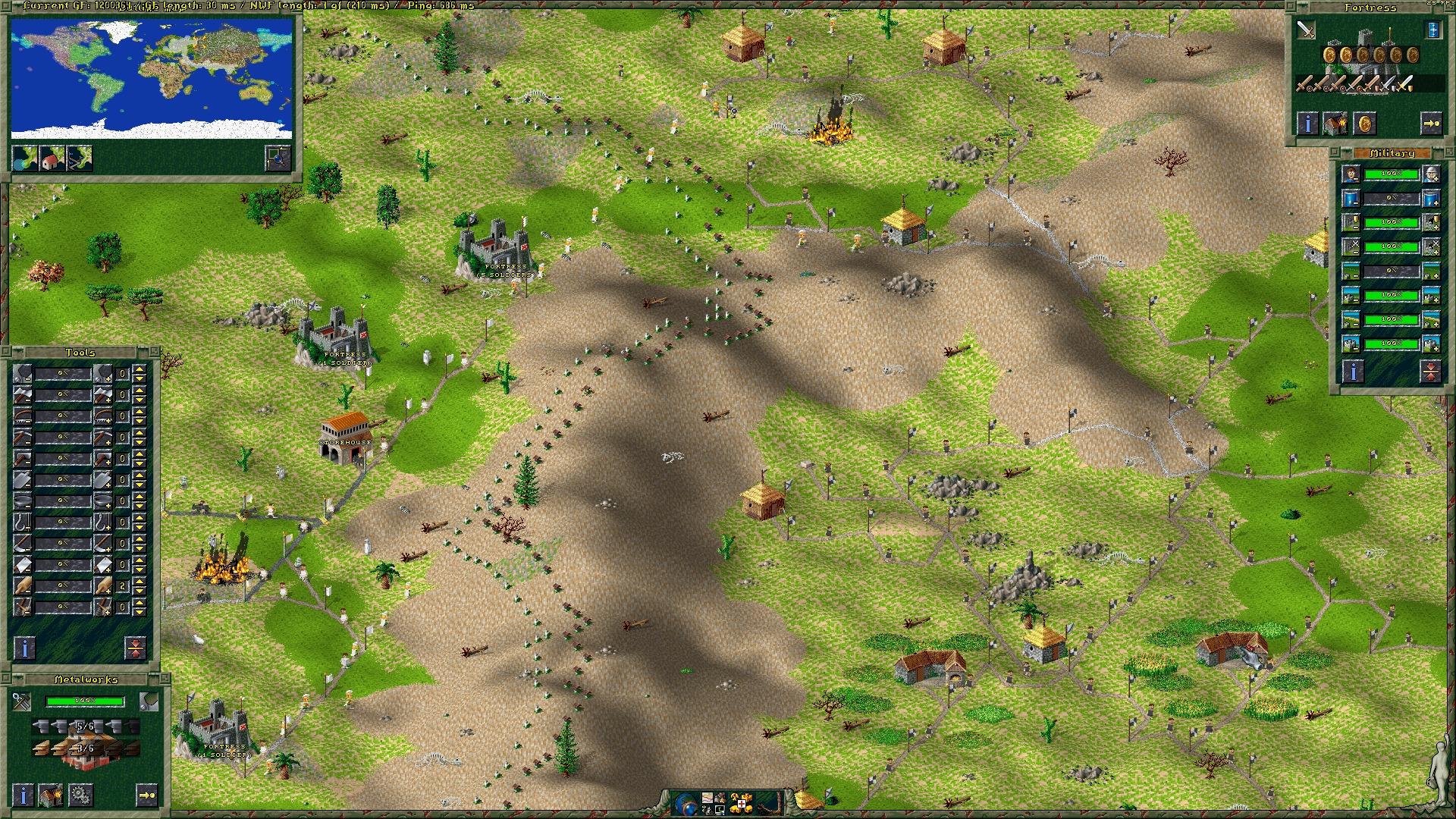Jump to the Fortress using the arrow button
1456x819 pixels.
(x=1430, y=124)
